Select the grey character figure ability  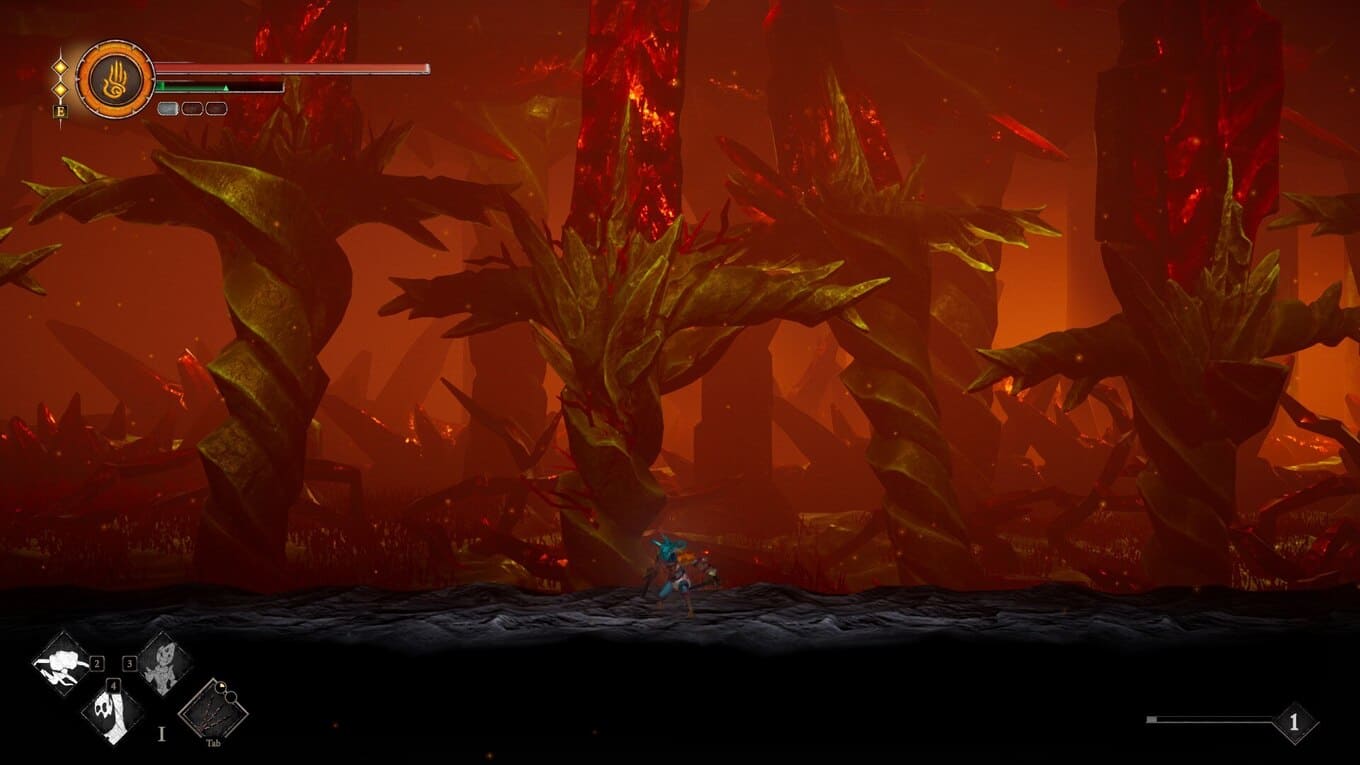(x=162, y=664)
